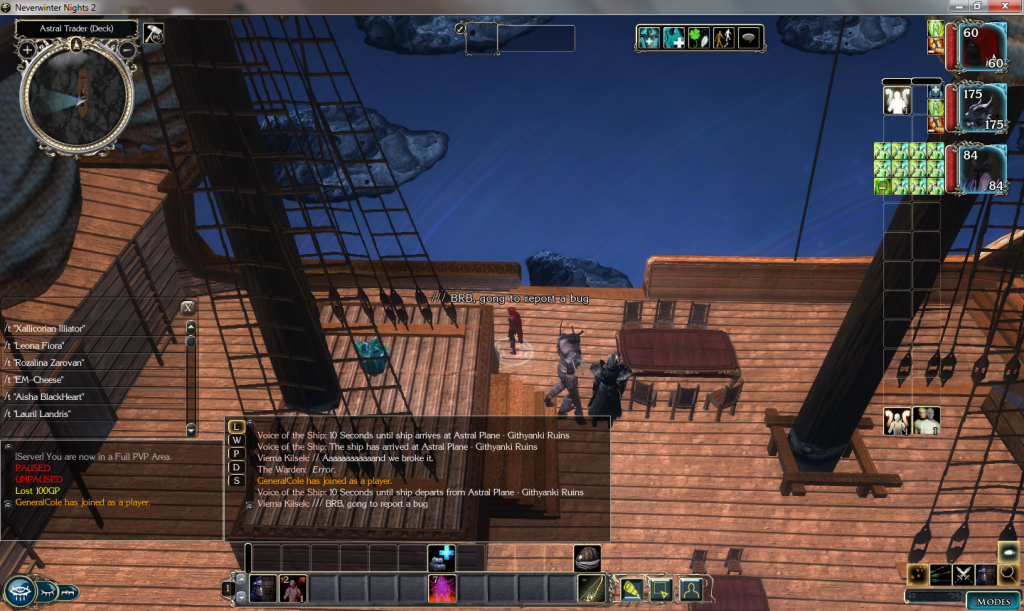Click the hammer icon beside the area name

(153, 32)
